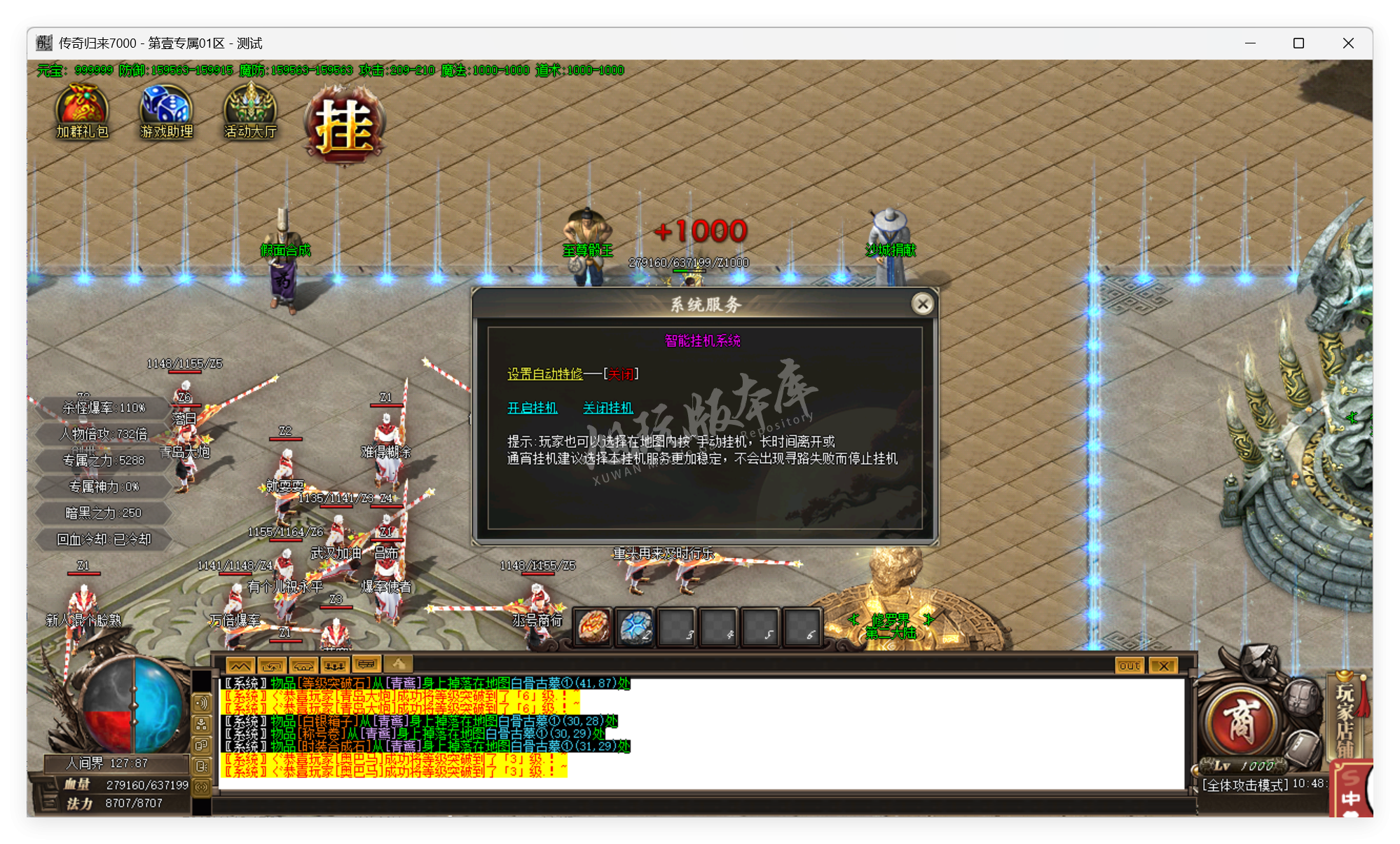The image size is (1400, 844).
Task: Close the 系统服务 dialog
Action: (x=923, y=304)
